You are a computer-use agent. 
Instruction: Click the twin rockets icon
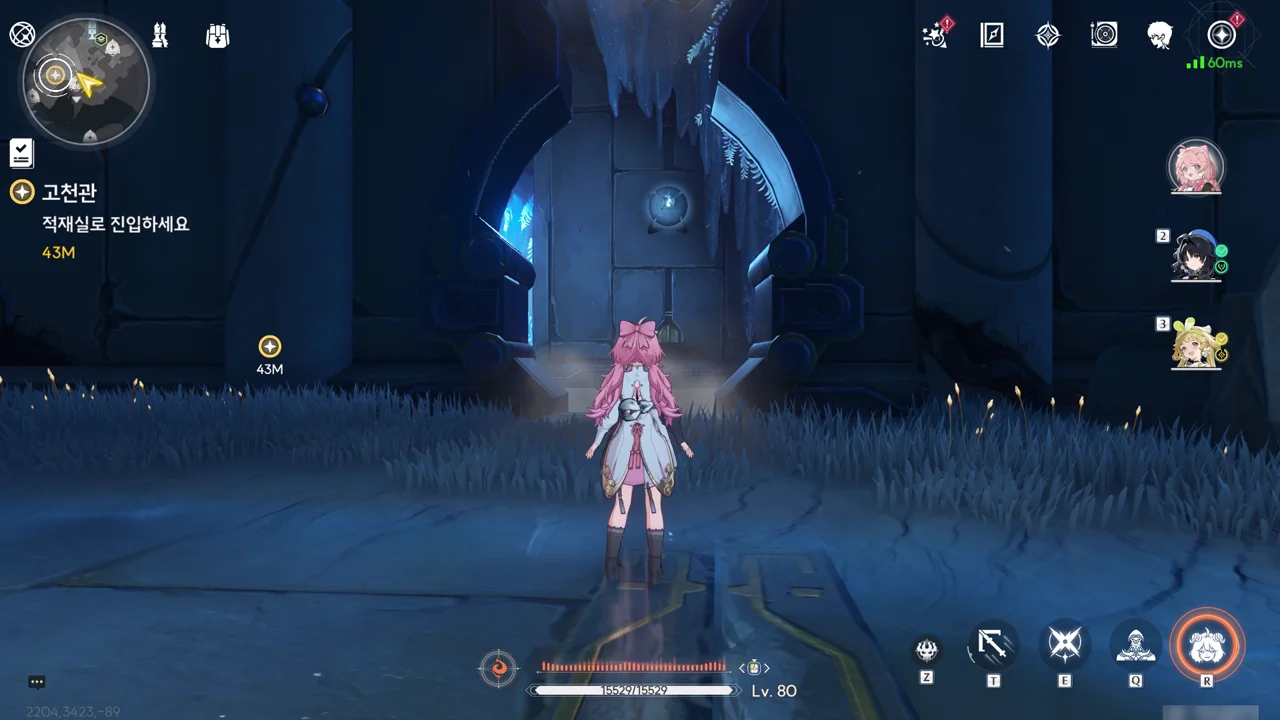coord(160,36)
